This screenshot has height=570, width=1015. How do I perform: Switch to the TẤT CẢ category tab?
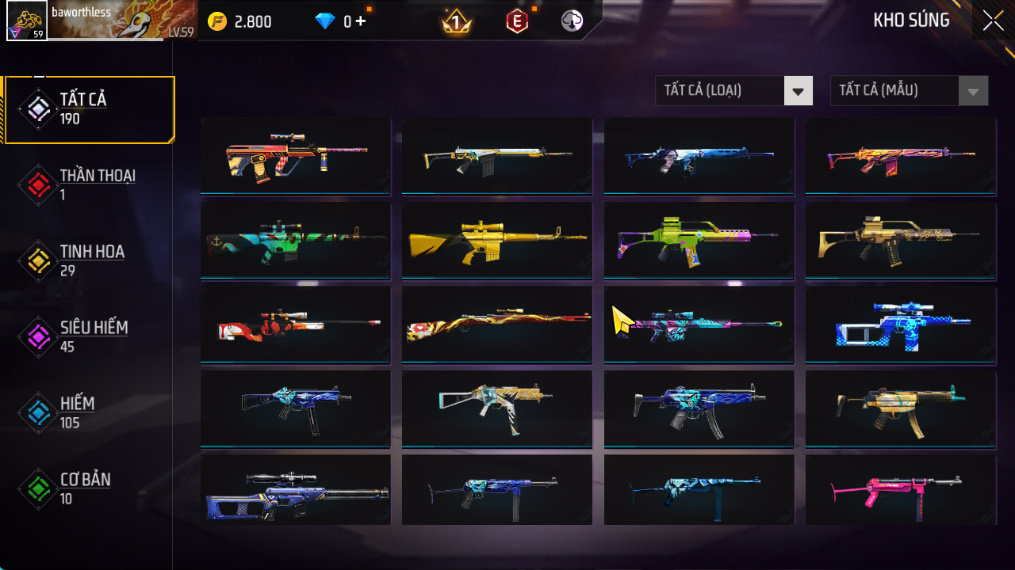88,109
